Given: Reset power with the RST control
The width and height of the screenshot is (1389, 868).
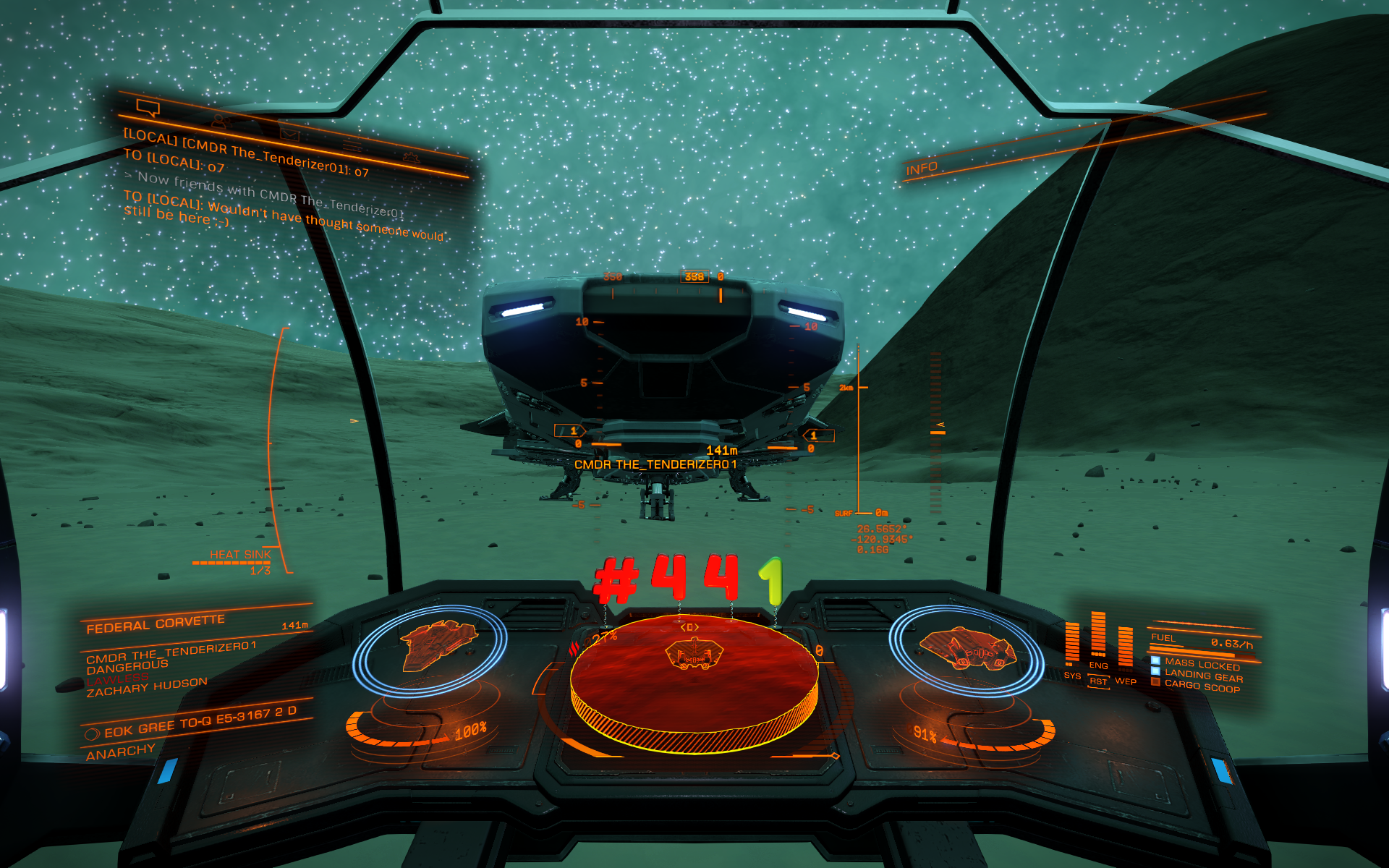Looking at the screenshot, I should click(x=1098, y=681).
